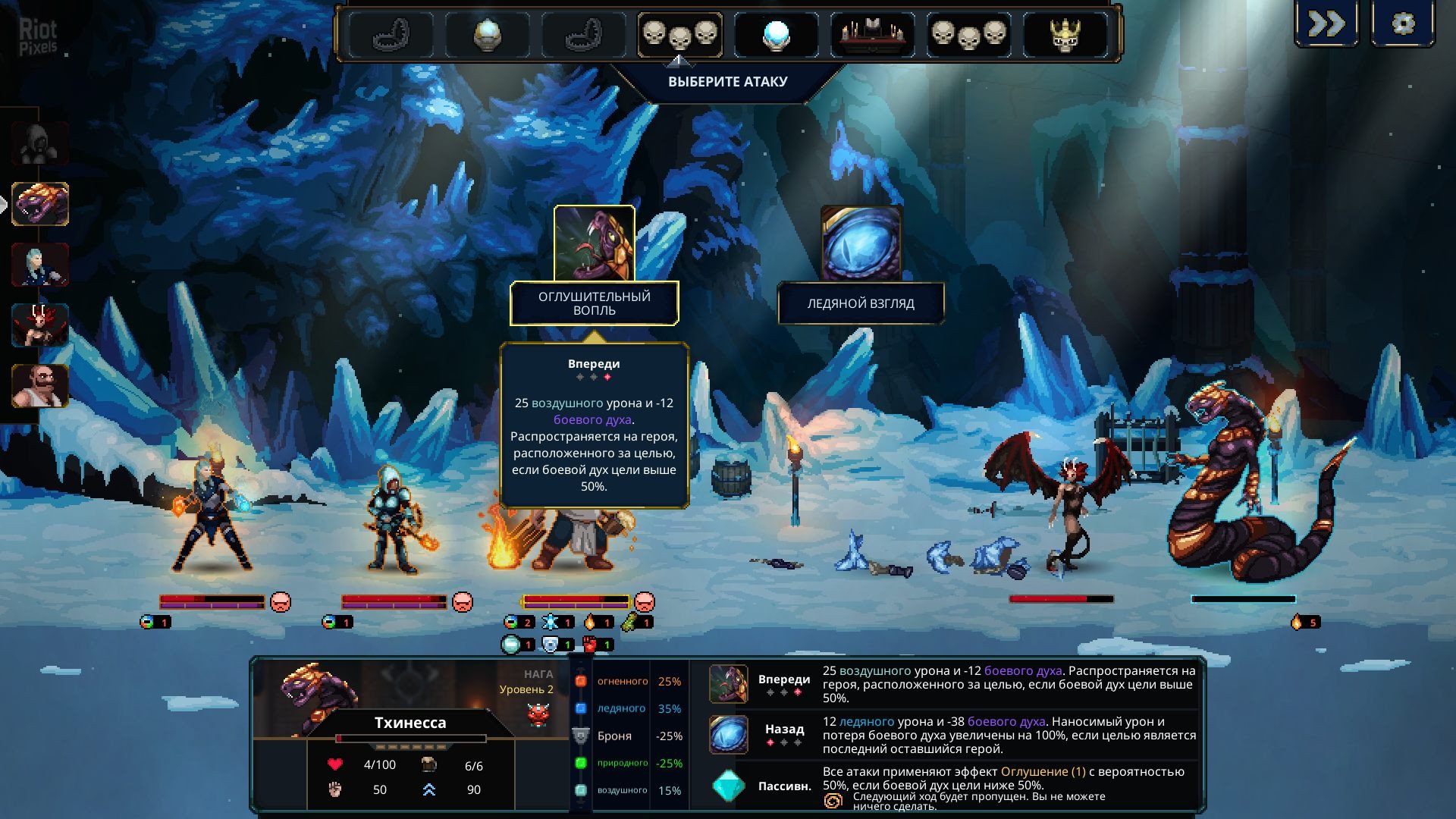1456x819 pixels.
Task: Click the naga portrait in turn order
Action: coord(40,204)
